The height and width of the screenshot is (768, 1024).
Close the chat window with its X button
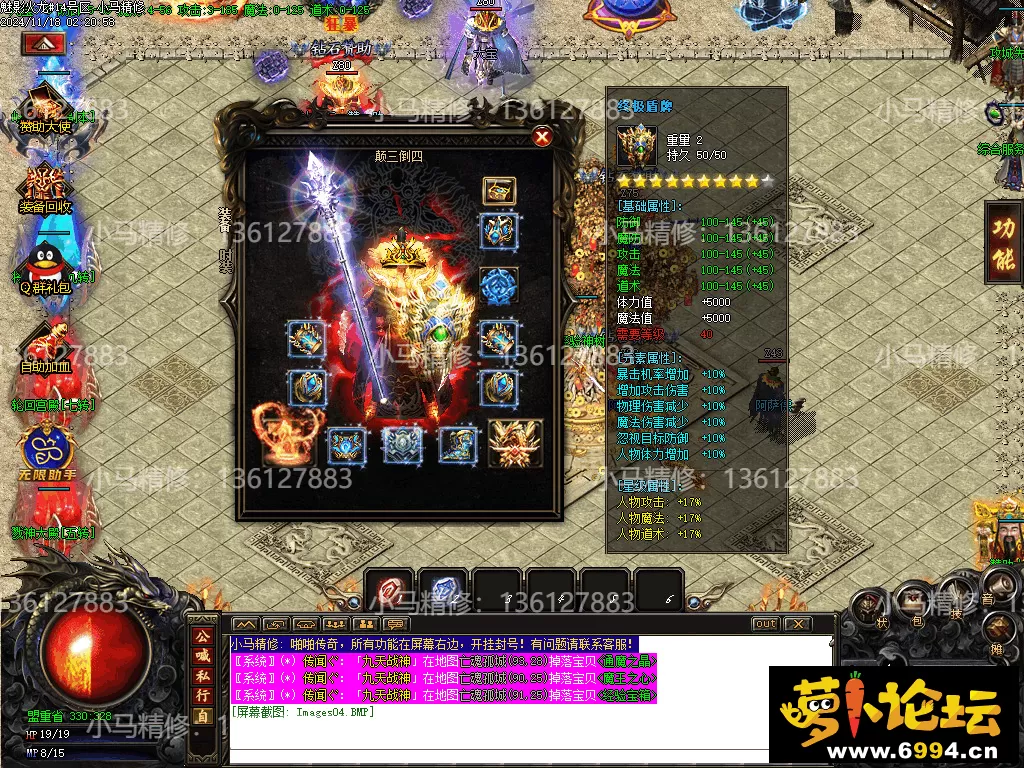(796, 624)
